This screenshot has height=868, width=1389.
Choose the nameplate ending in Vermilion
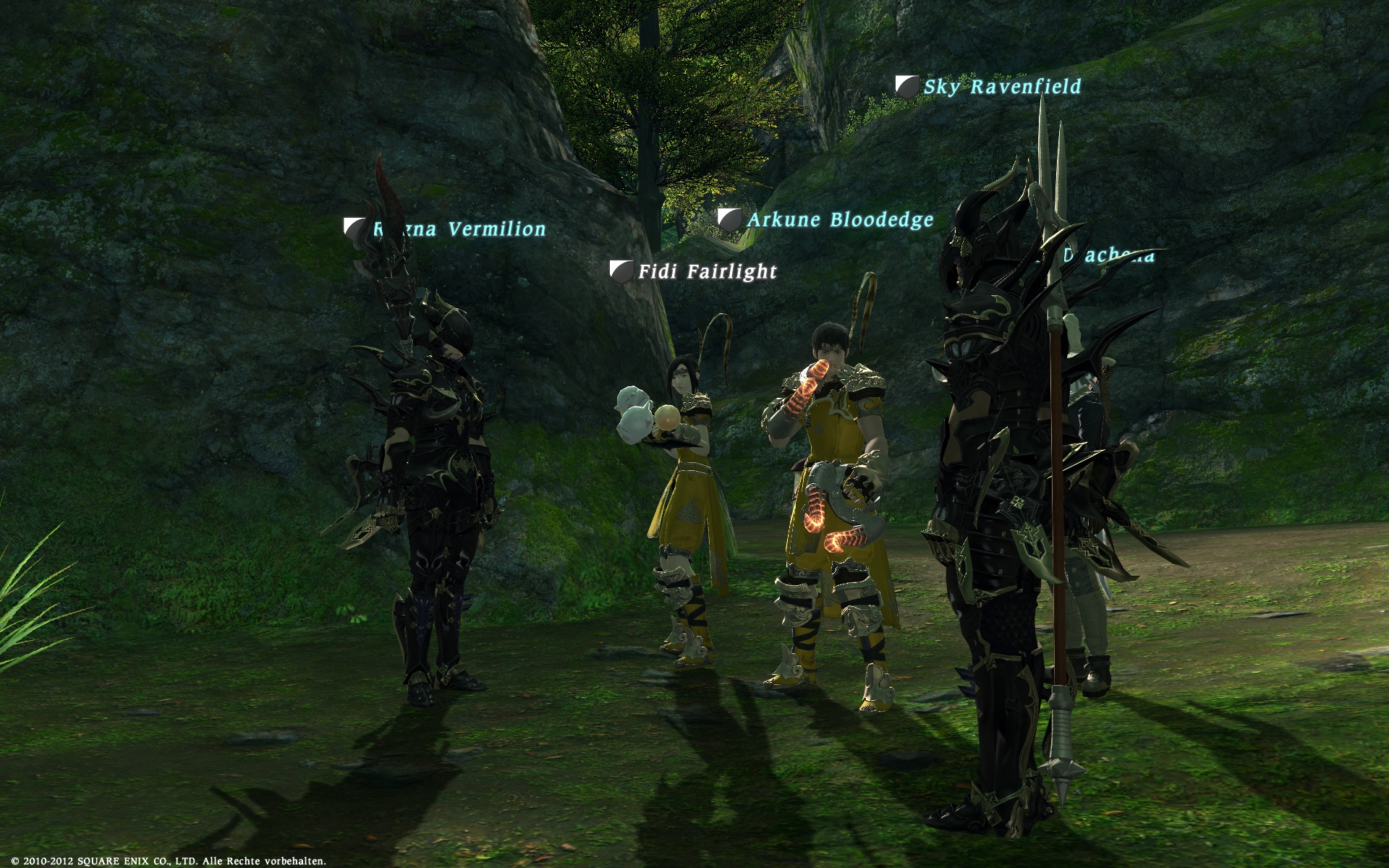(x=459, y=229)
